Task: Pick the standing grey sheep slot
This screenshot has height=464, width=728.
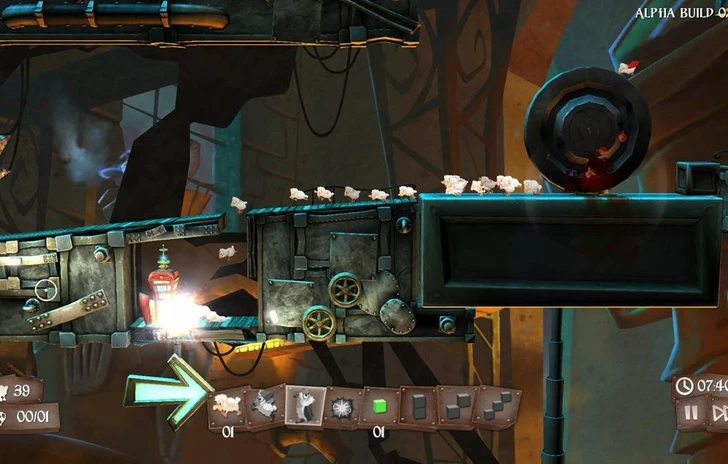Action: point(303,405)
